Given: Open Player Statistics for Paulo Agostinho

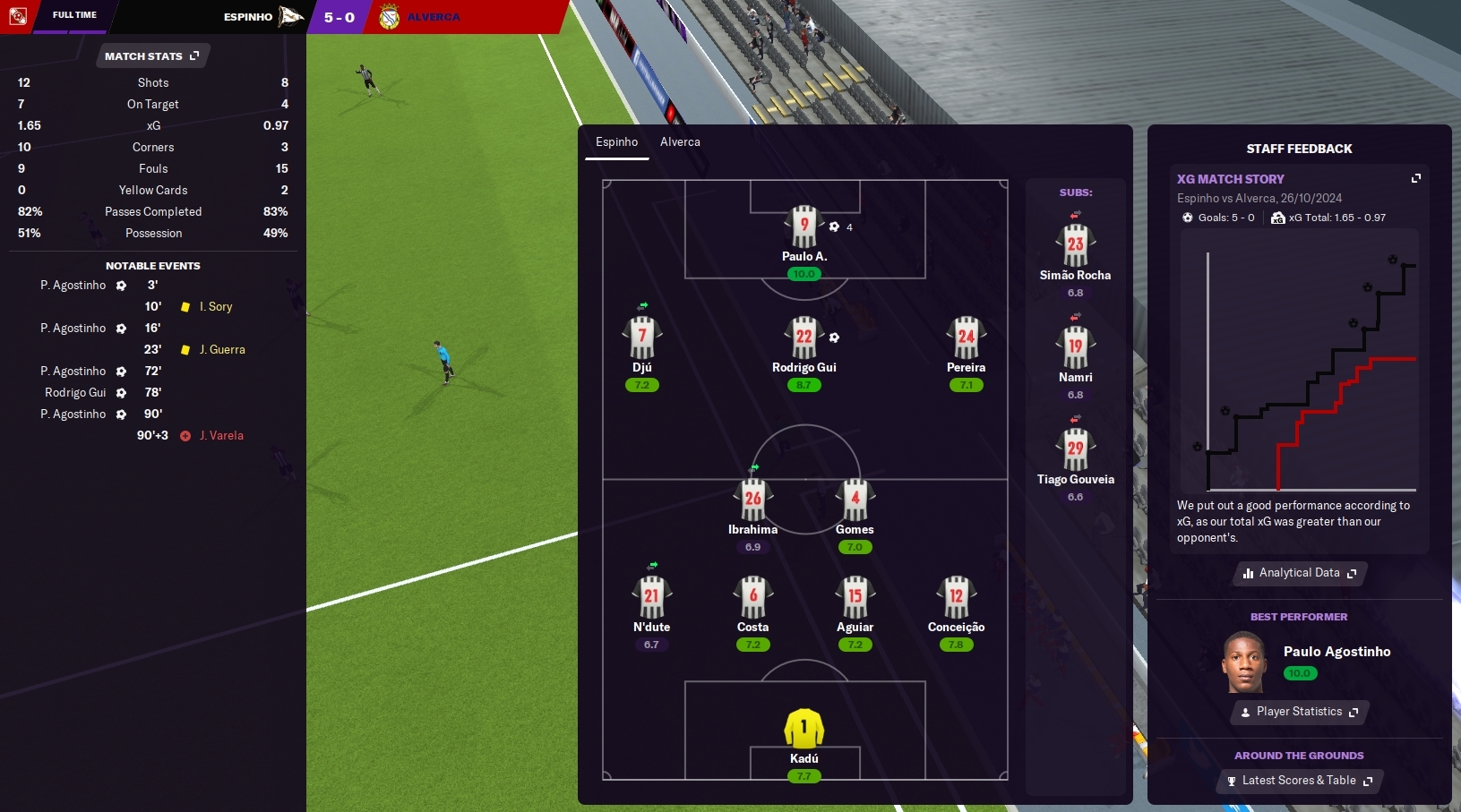Looking at the screenshot, I should coord(1300,712).
